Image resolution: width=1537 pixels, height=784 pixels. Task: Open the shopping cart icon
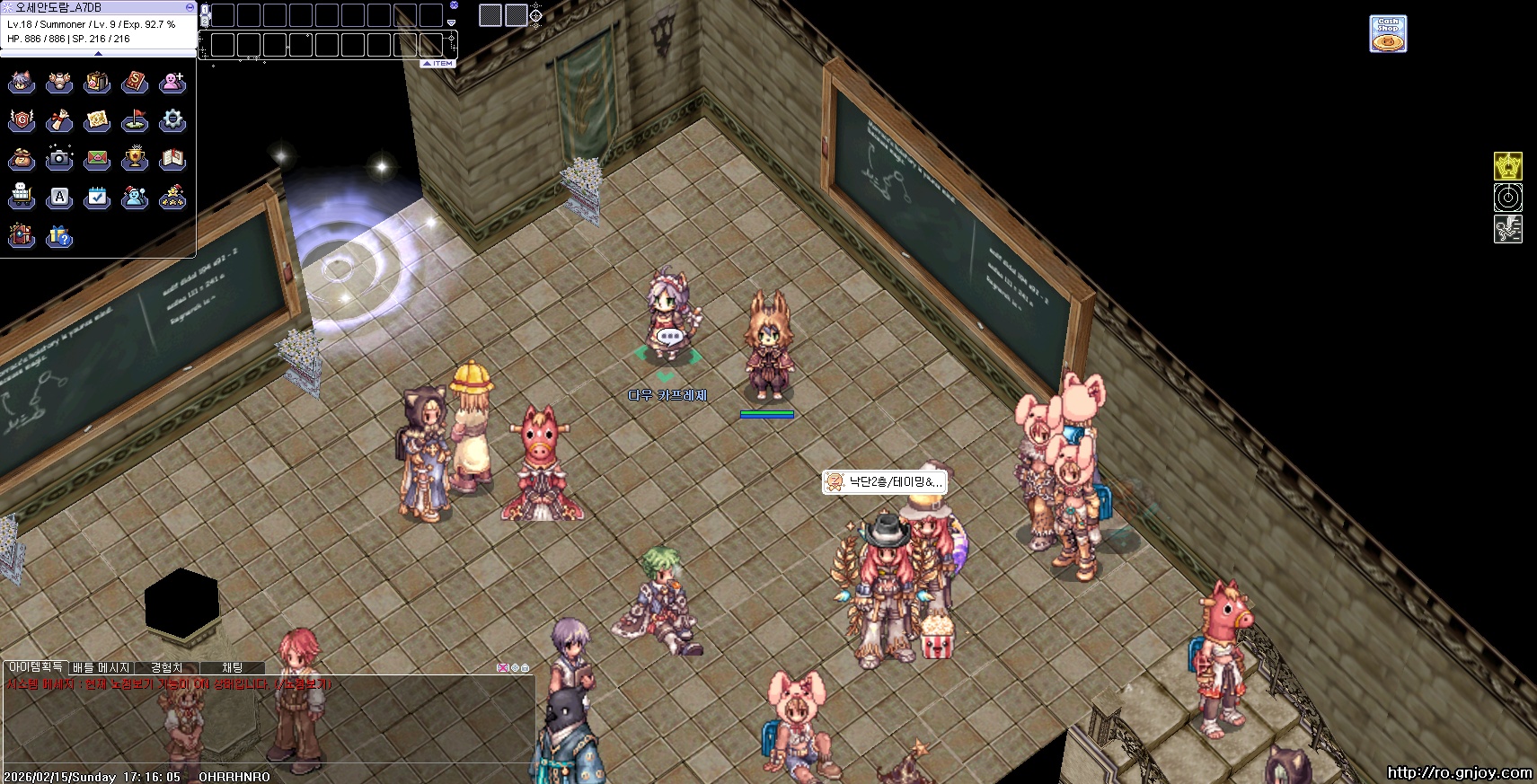tap(22, 197)
